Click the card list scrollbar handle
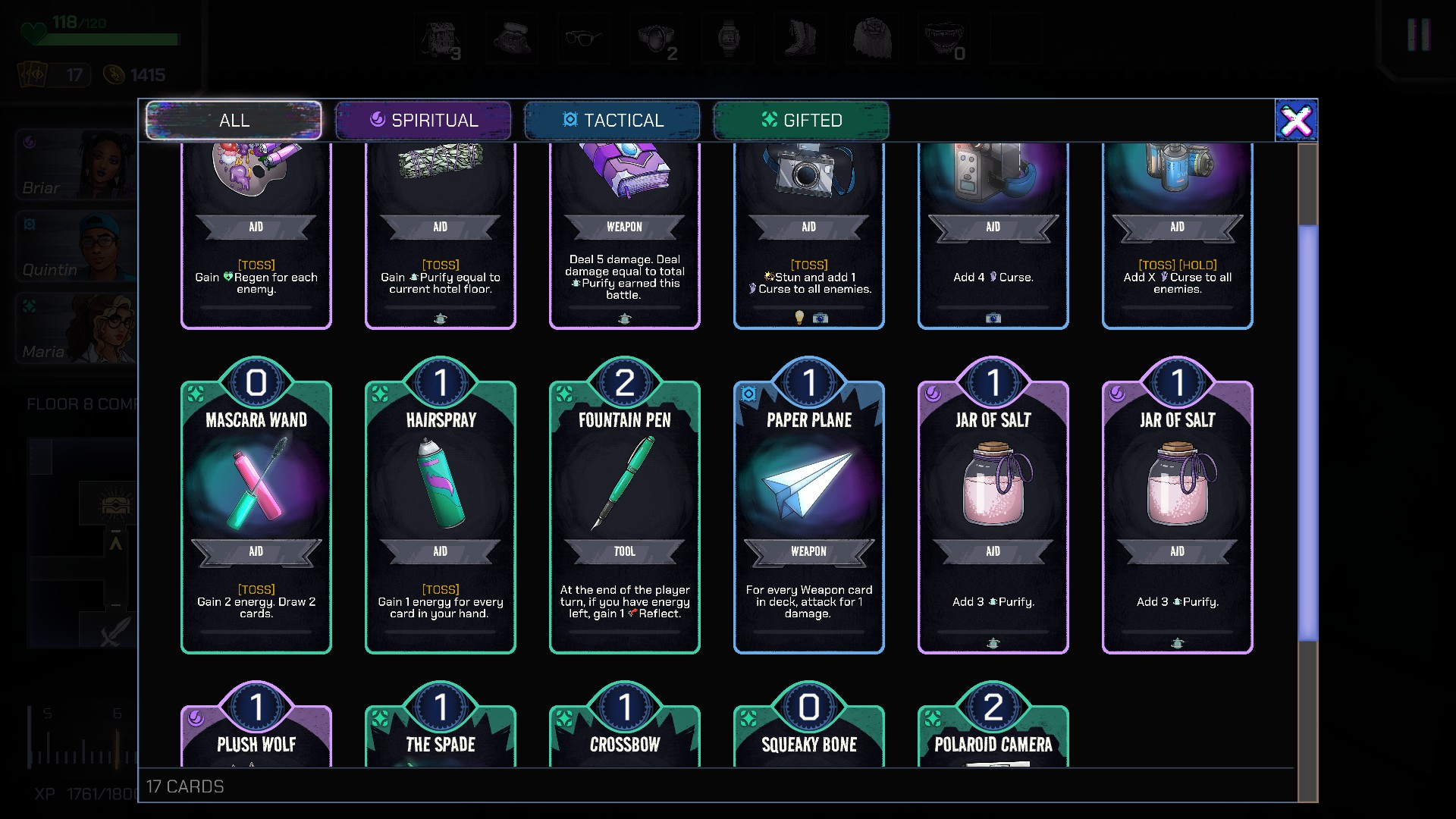Screen dimensions: 1456x819 1307,432
